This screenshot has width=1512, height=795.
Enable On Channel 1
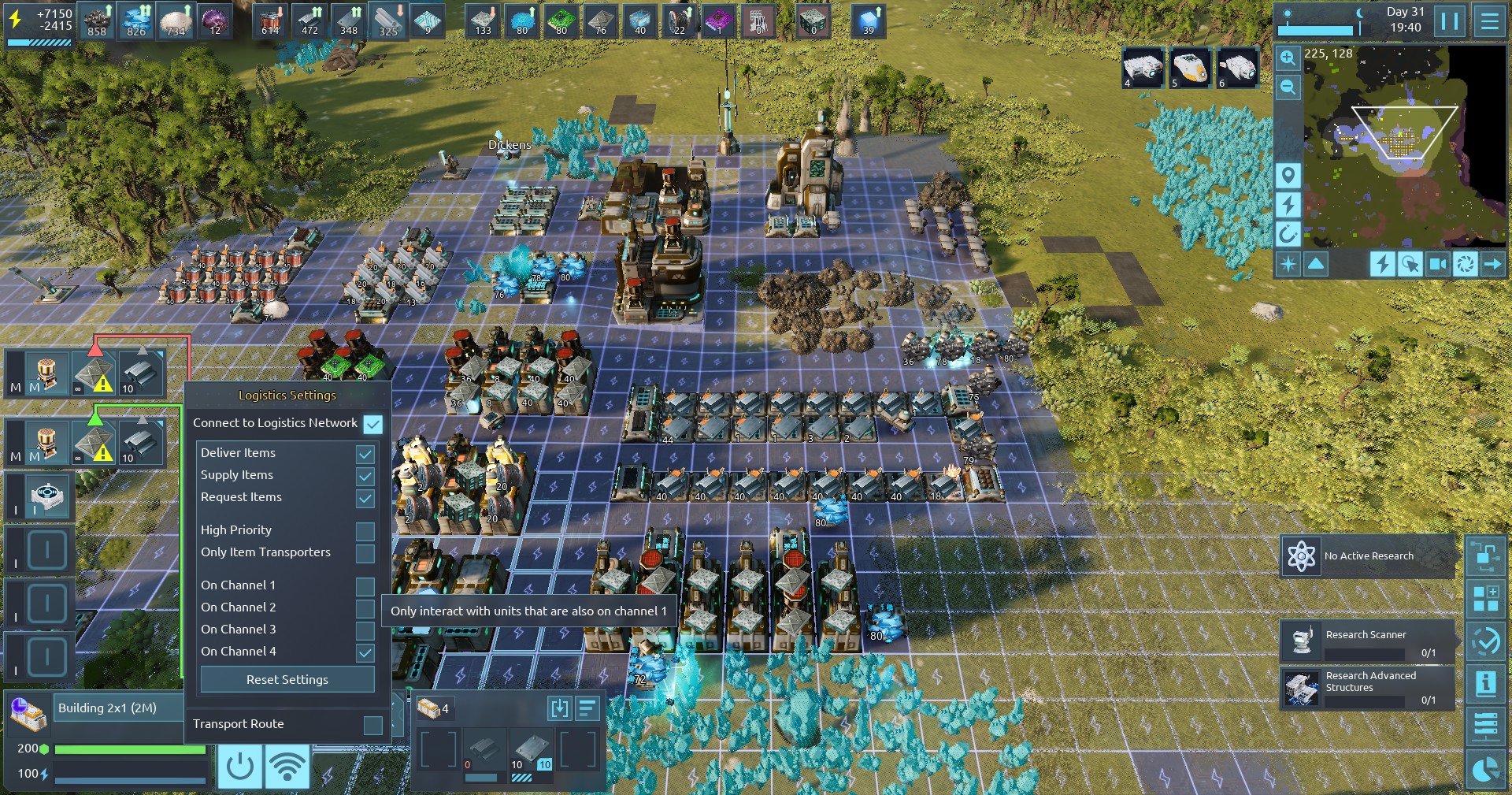(x=365, y=586)
